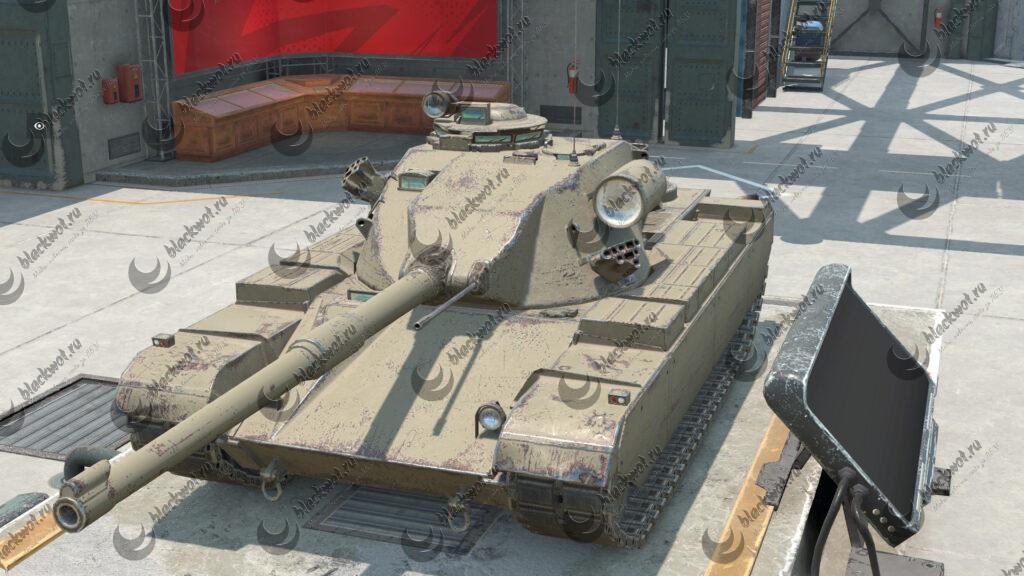Click the small eye visibility icon
1024x576 pixels.
pyautogui.click(x=39, y=127)
